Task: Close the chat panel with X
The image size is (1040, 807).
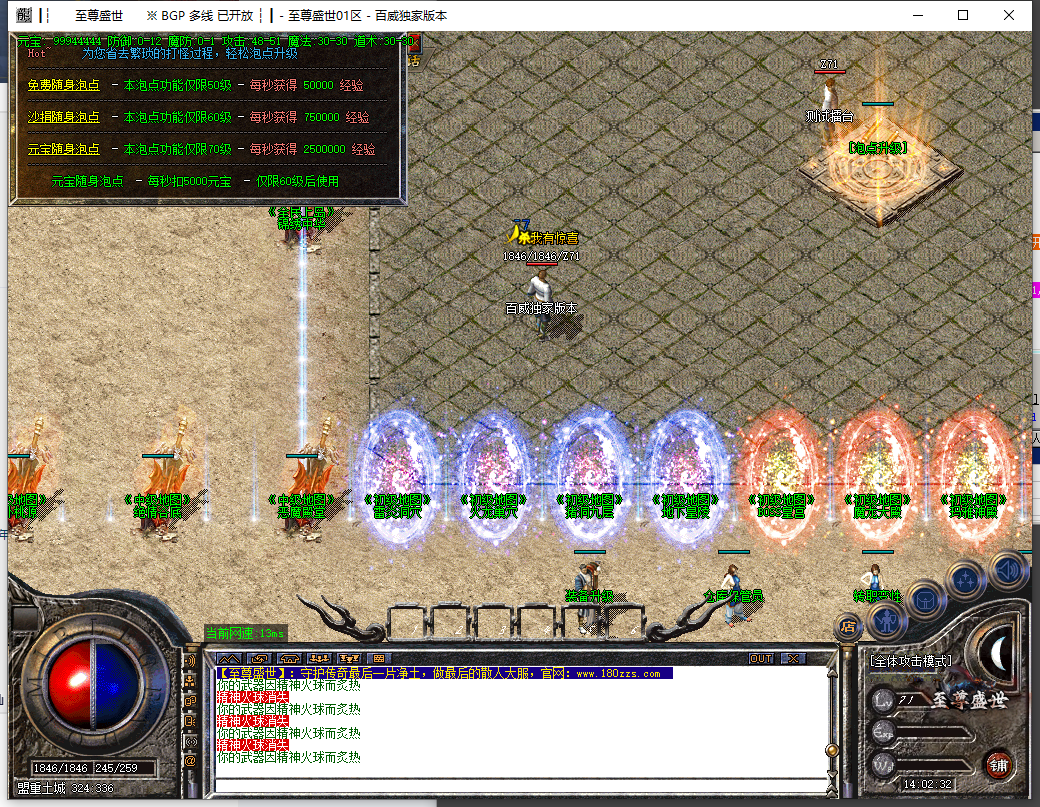Action: coord(792,658)
